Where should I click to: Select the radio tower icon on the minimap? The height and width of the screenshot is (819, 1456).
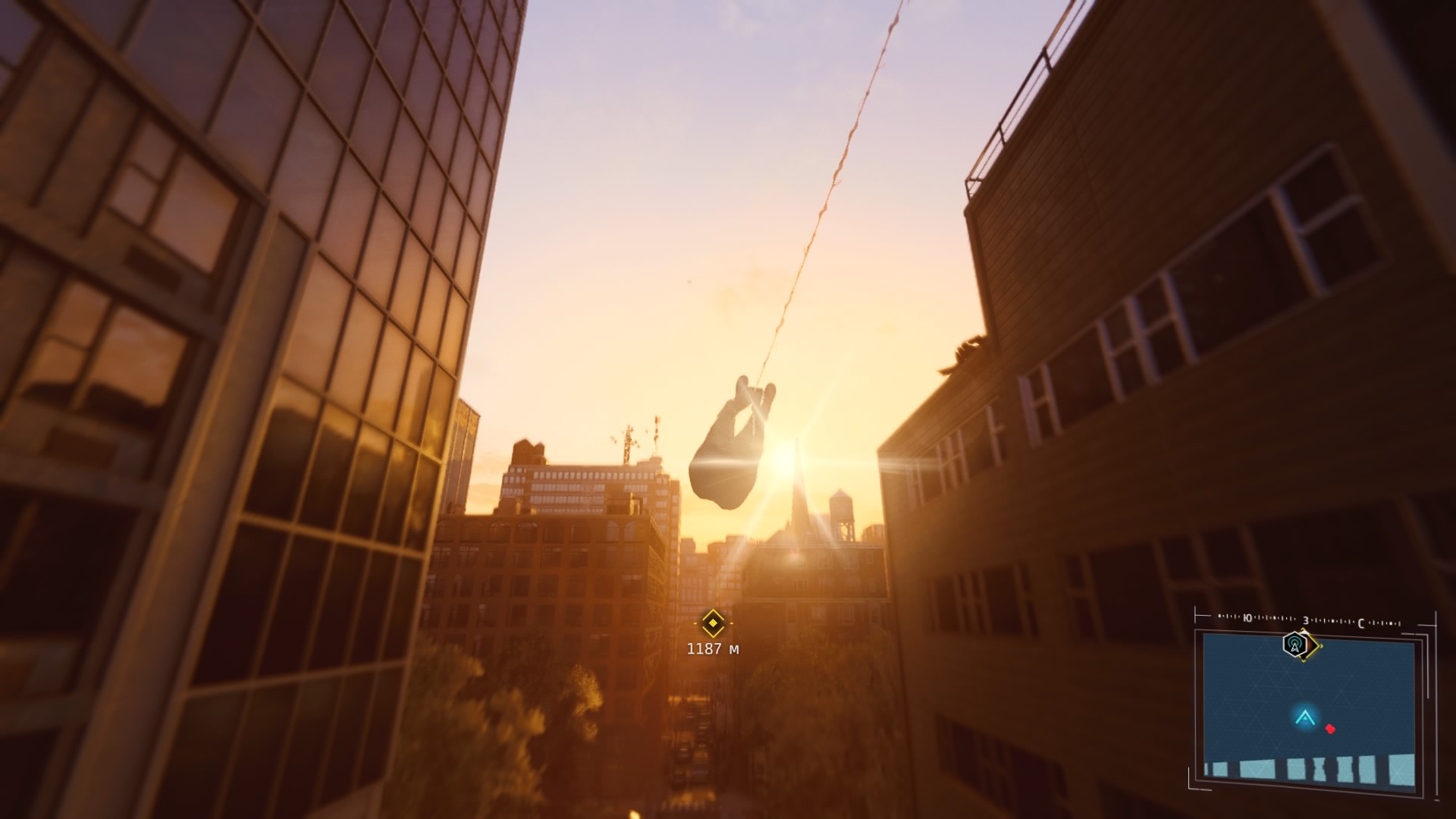[x=1295, y=645]
